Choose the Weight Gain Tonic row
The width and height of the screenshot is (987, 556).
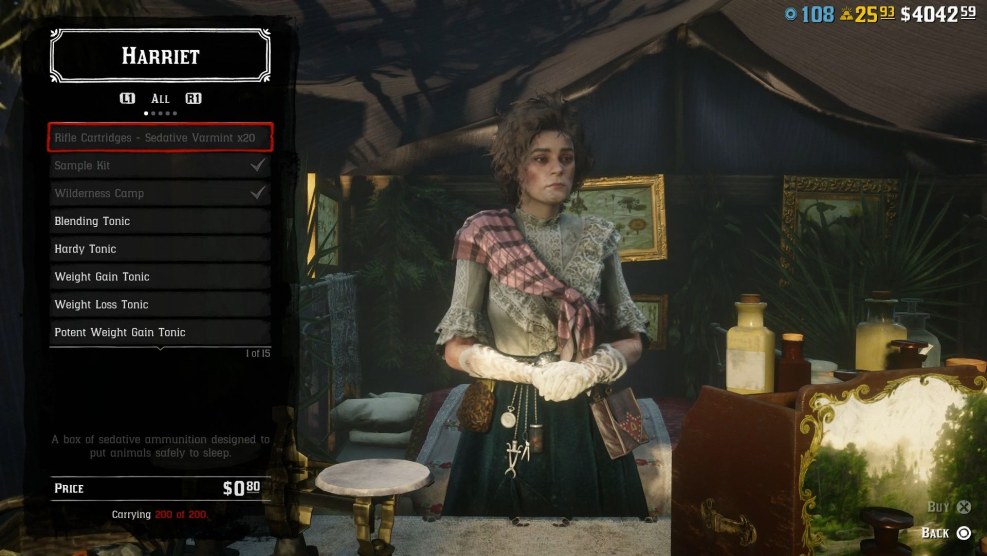click(160, 277)
